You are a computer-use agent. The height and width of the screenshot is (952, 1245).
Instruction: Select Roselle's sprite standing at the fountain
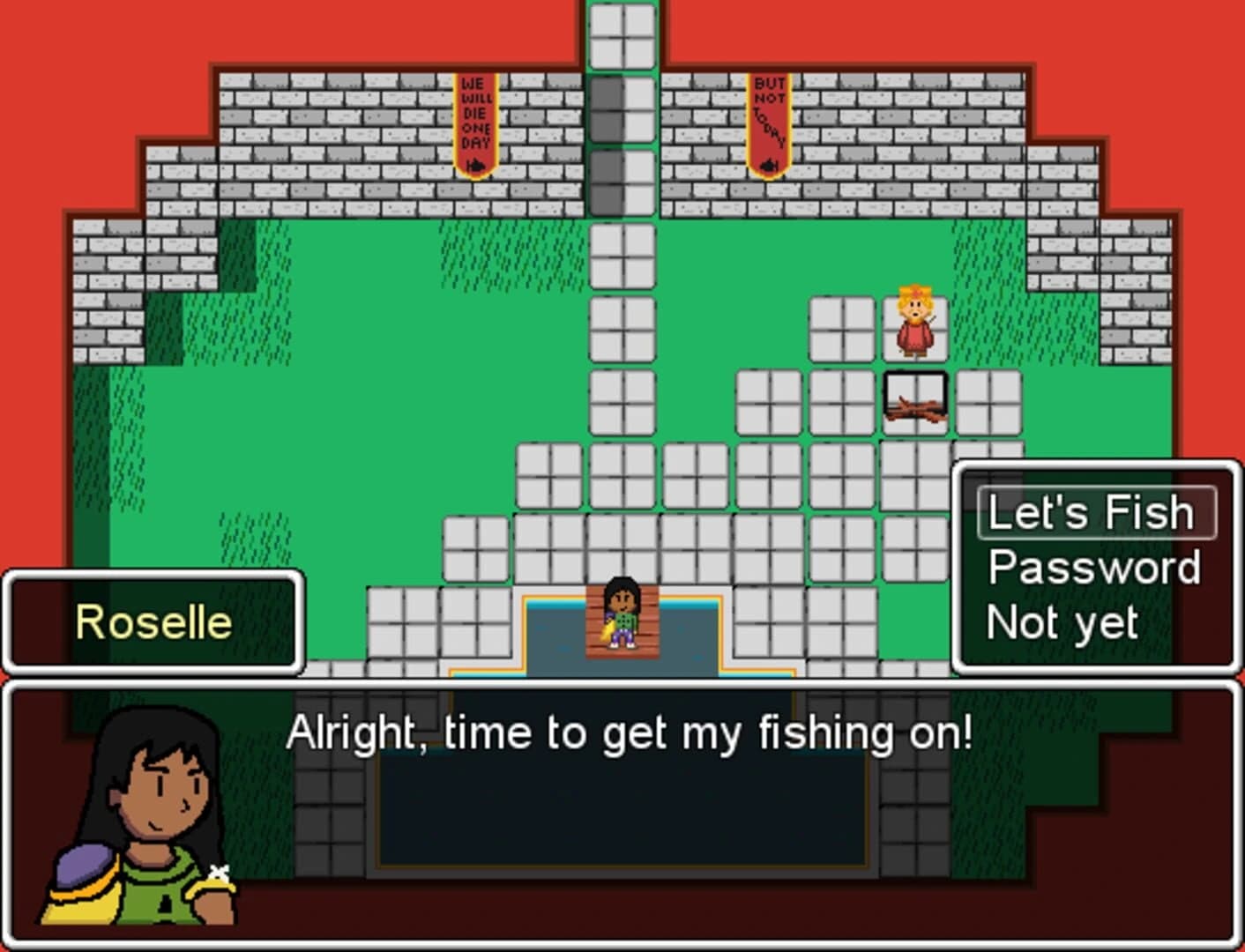click(620, 617)
